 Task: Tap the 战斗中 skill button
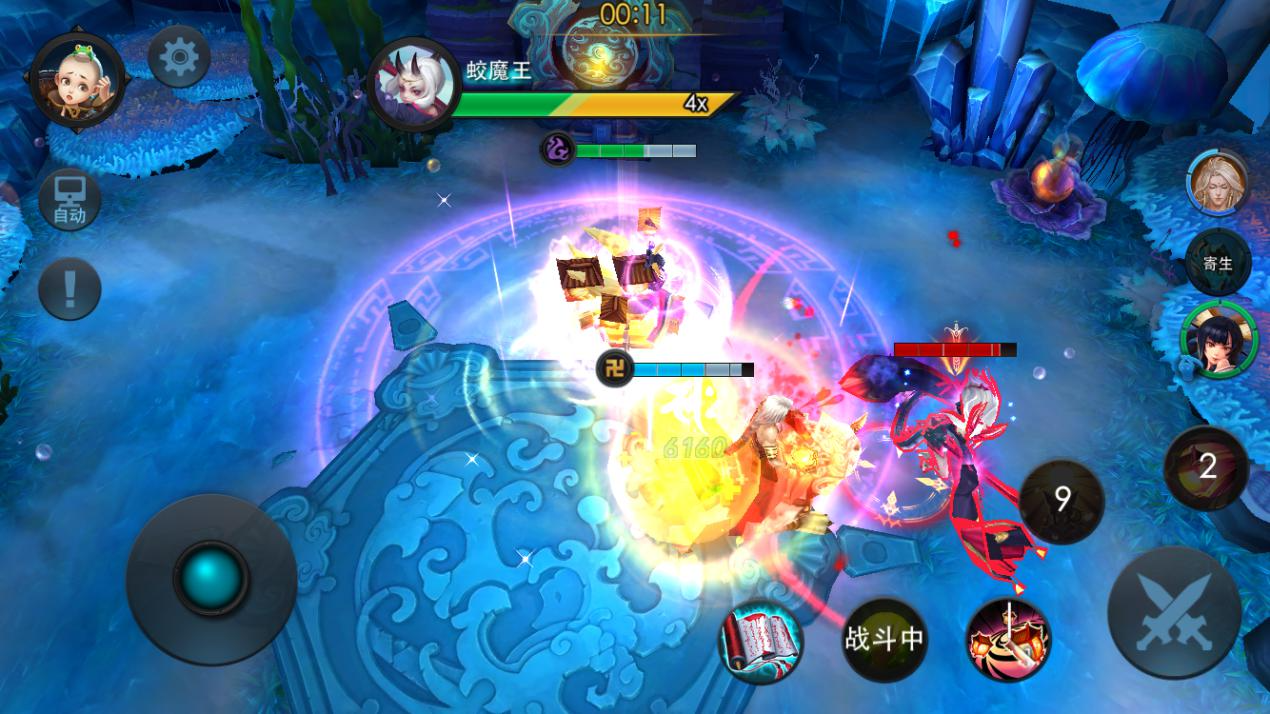click(884, 639)
